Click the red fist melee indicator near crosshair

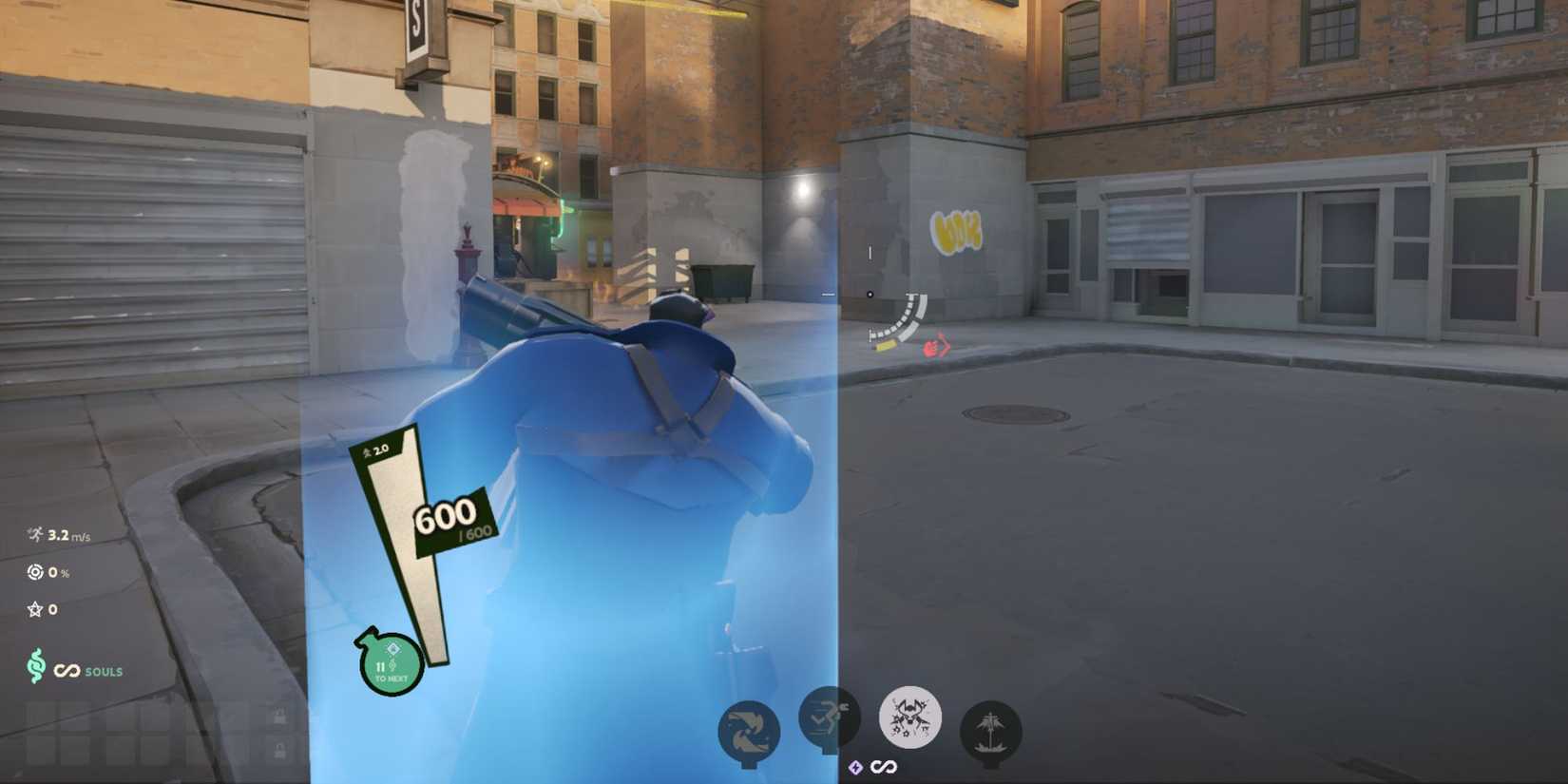[935, 347]
